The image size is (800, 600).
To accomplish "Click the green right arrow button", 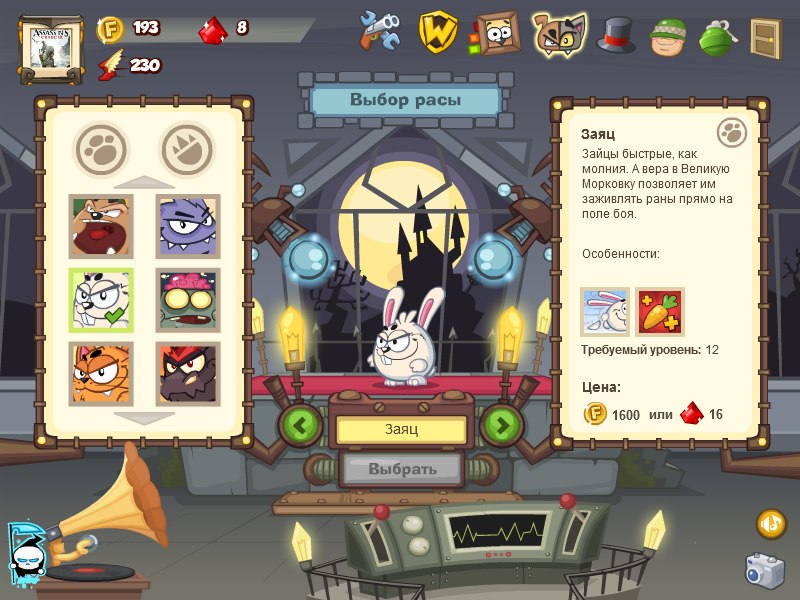I will (502, 426).
